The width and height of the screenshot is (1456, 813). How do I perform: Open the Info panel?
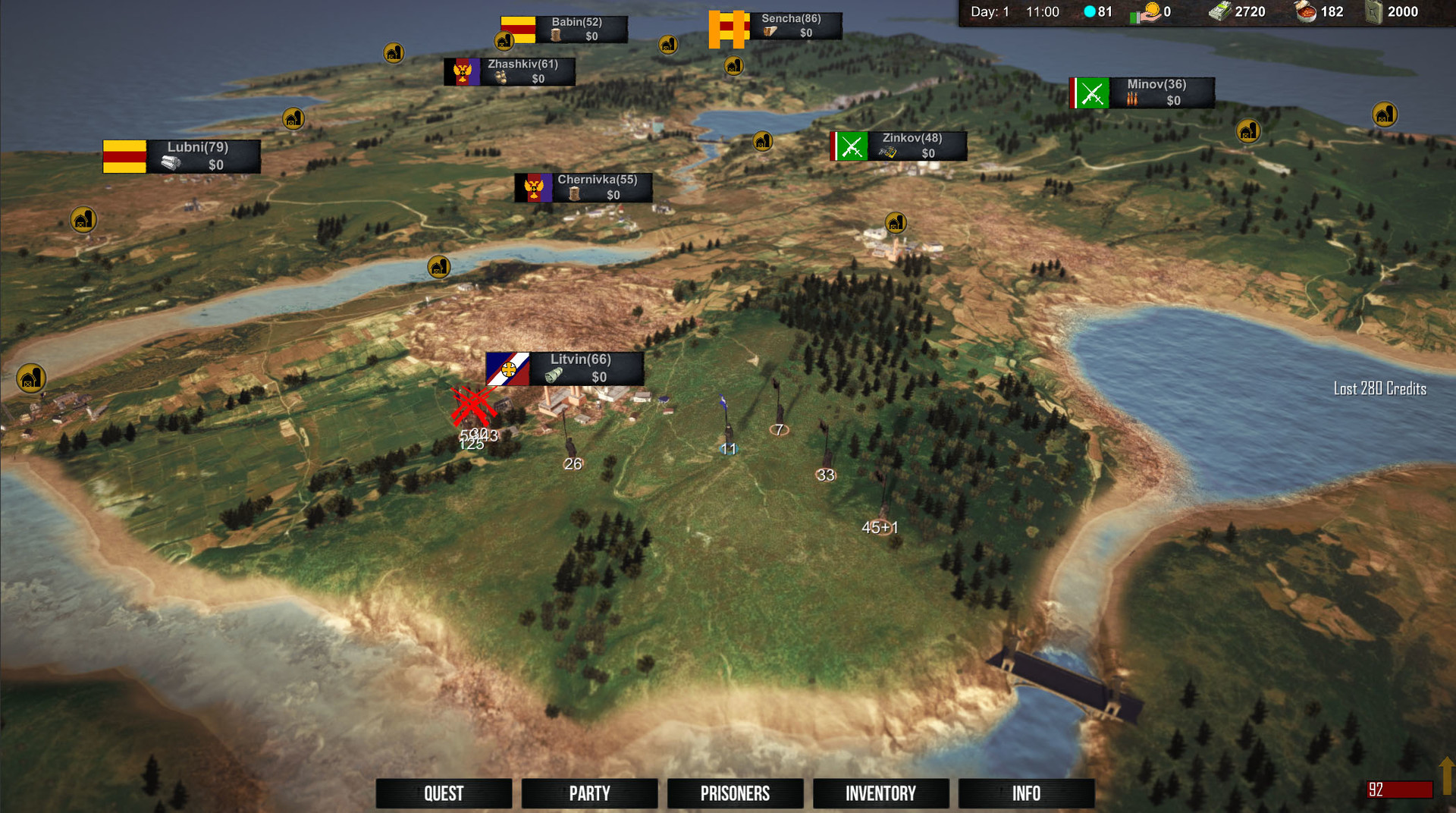coord(1026,793)
